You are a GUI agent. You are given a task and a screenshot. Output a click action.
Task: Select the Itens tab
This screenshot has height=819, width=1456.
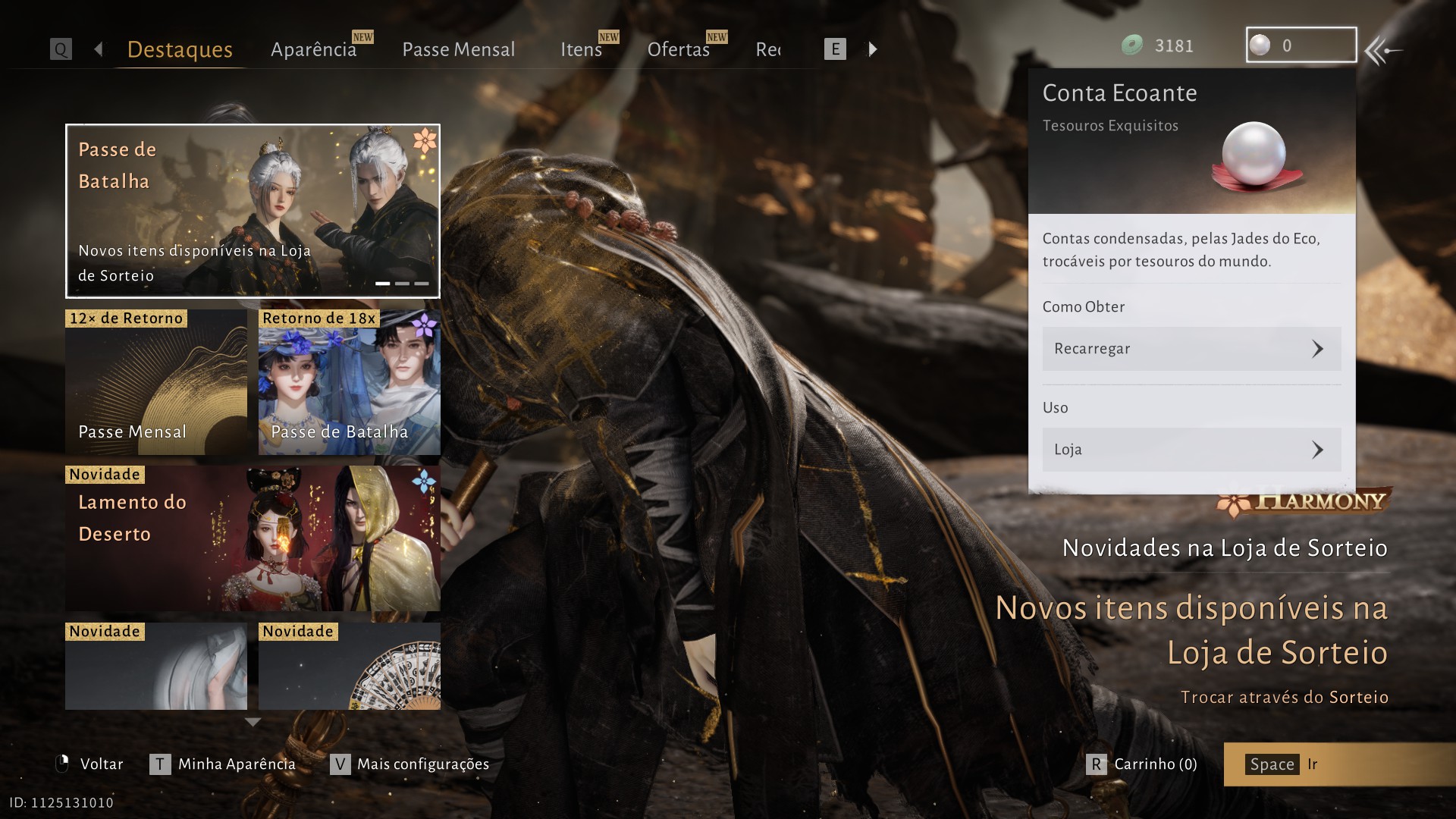coord(581,49)
